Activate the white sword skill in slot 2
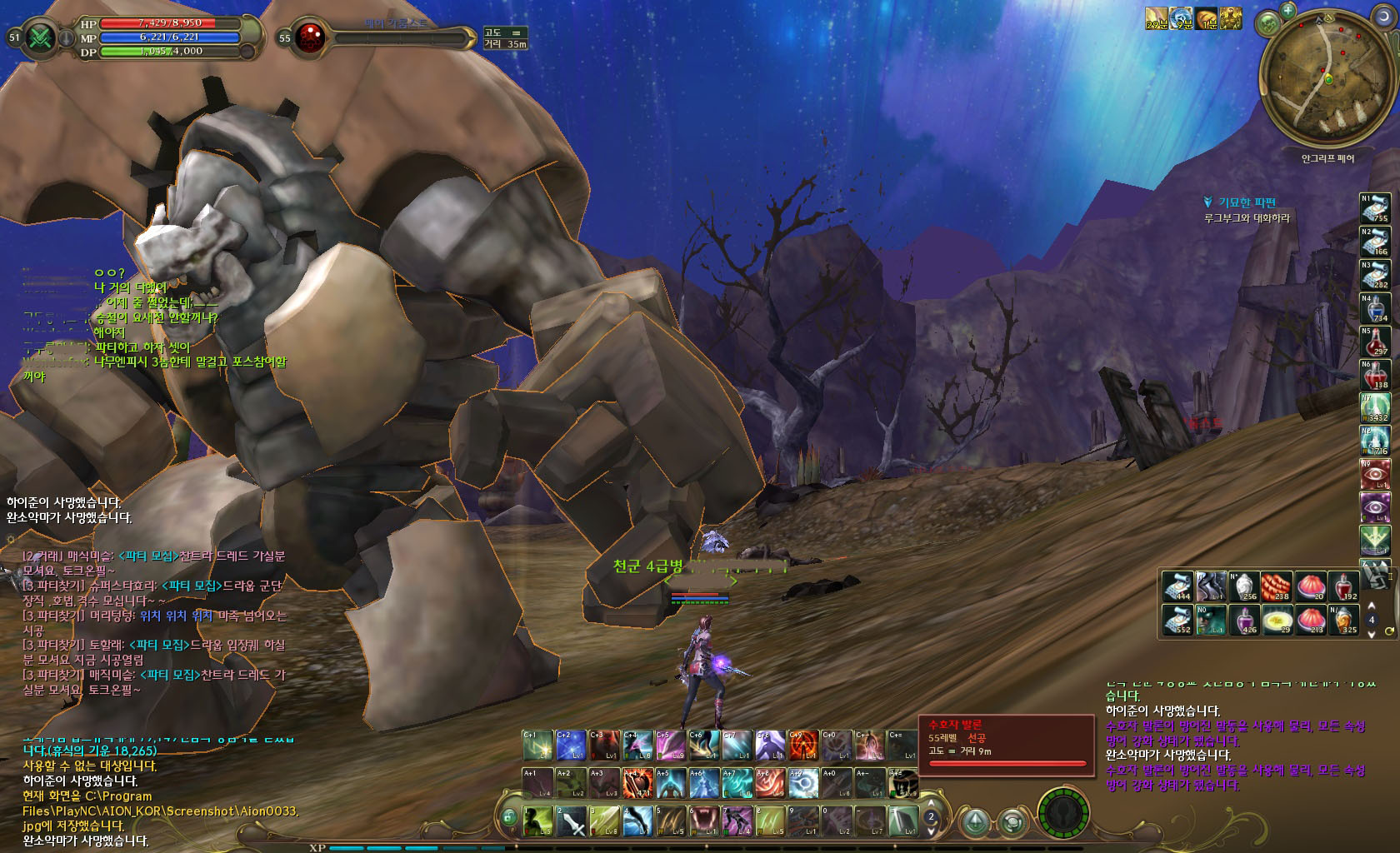This screenshot has width=1400, height=853. coord(572,822)
